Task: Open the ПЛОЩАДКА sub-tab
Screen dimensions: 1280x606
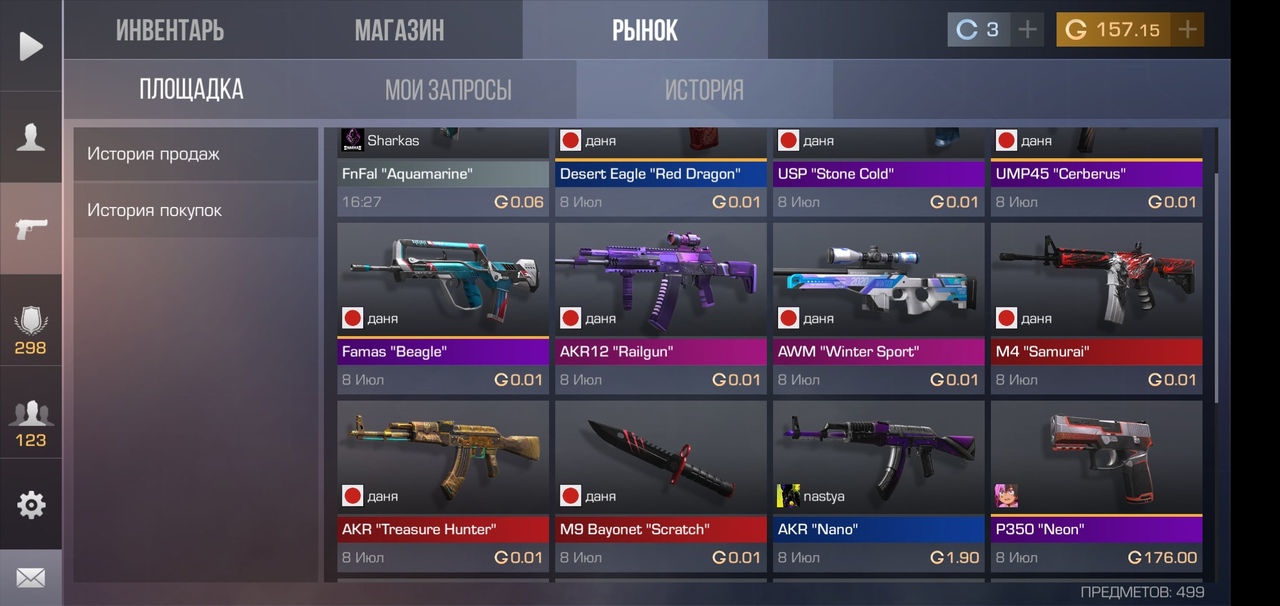Action: [x=191, y=89]
